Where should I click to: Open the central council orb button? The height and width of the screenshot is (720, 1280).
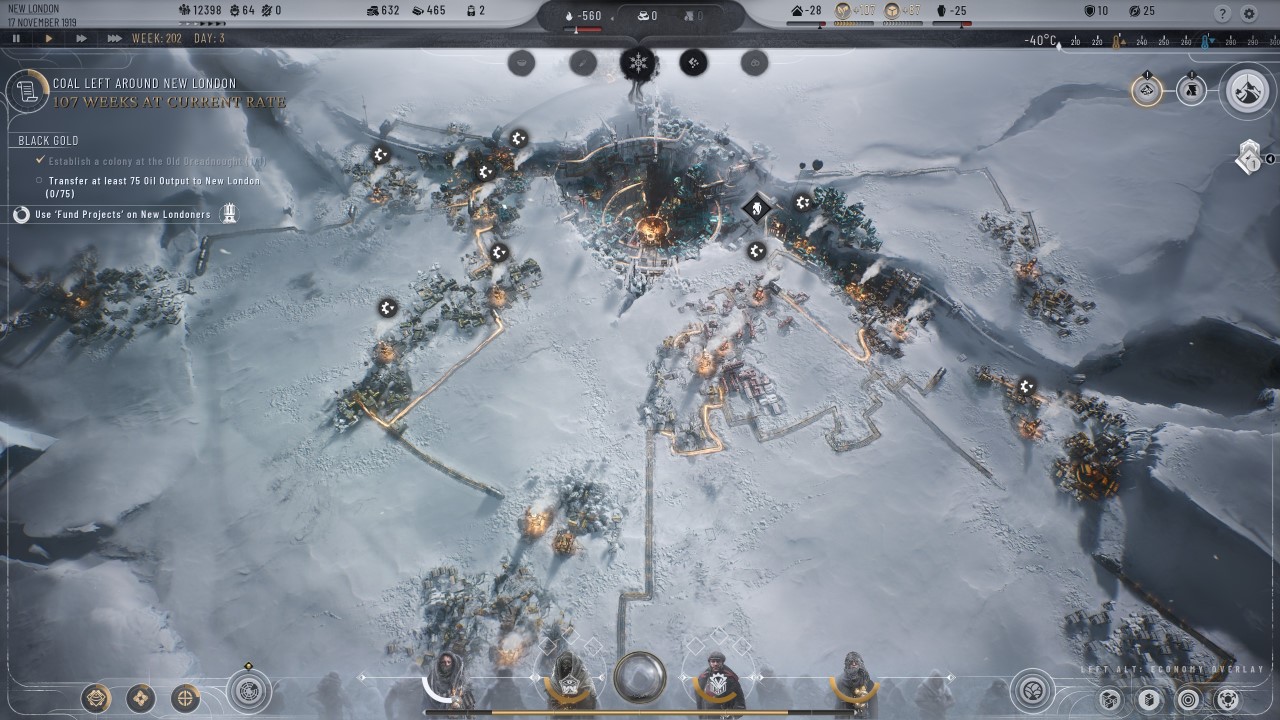[640, 677]
